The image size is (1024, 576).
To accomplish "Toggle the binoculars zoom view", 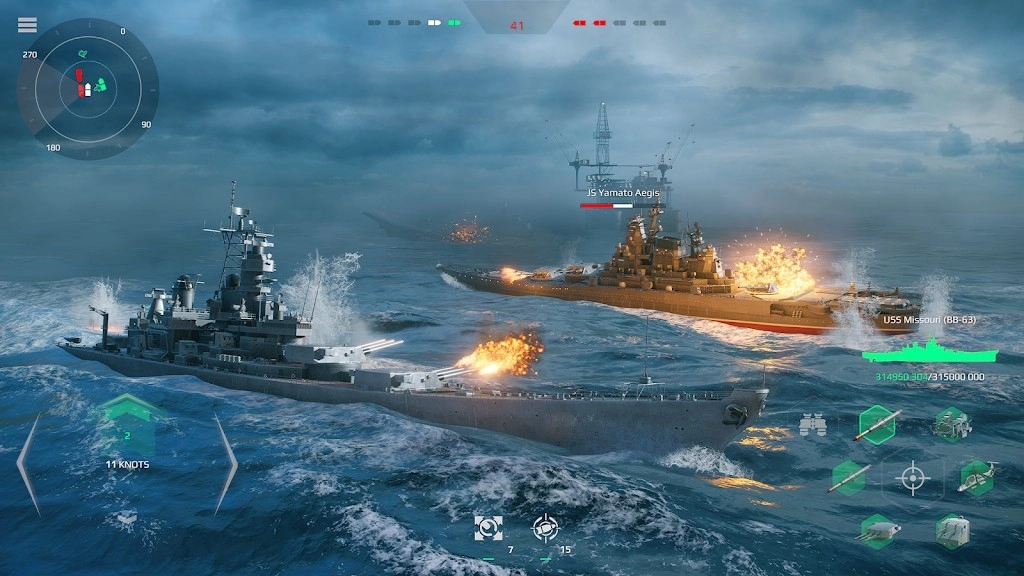I will (813, 426).
